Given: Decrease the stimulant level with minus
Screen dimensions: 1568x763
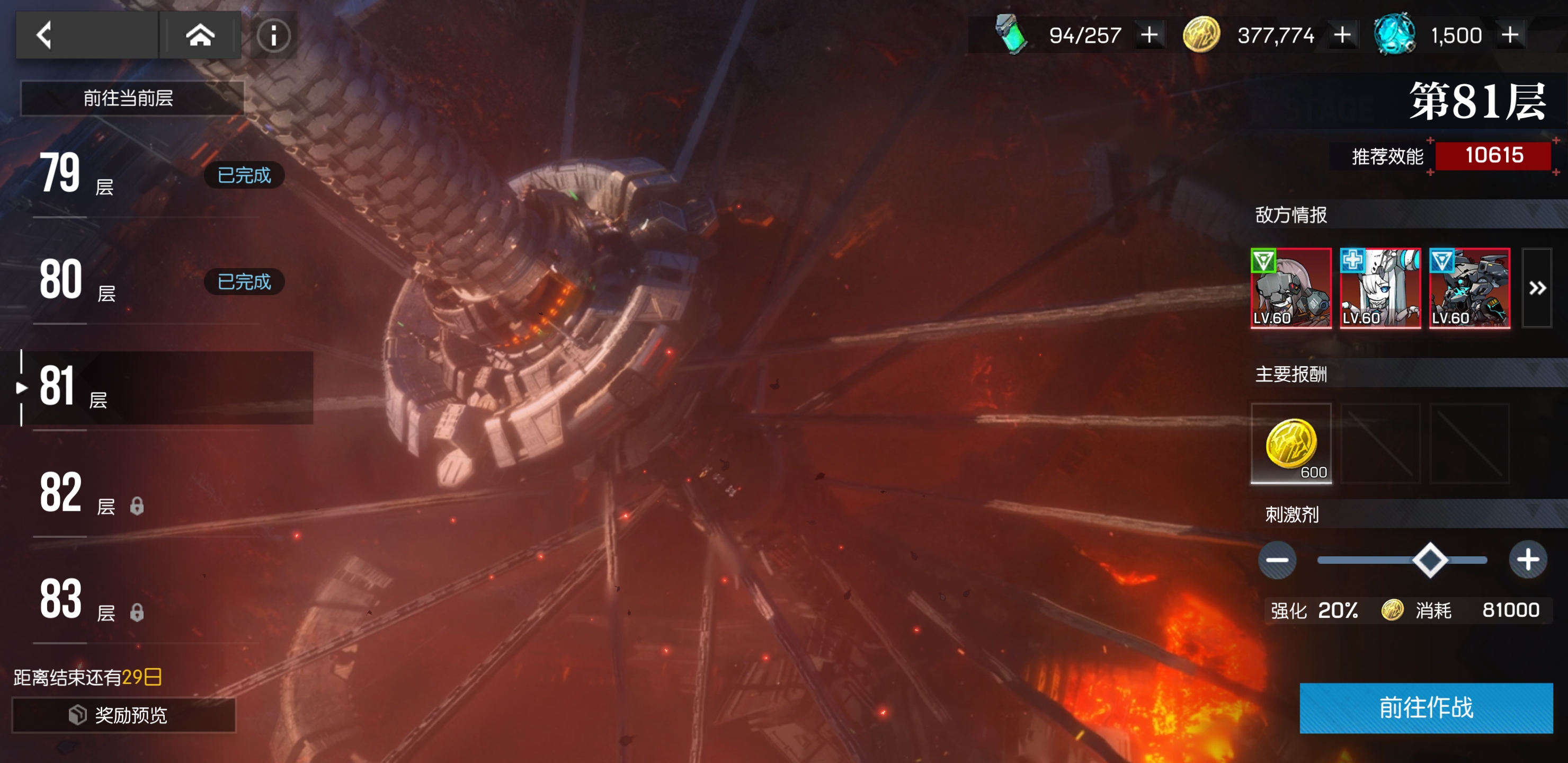Looking at the screenshot, I should (1277, 560).
